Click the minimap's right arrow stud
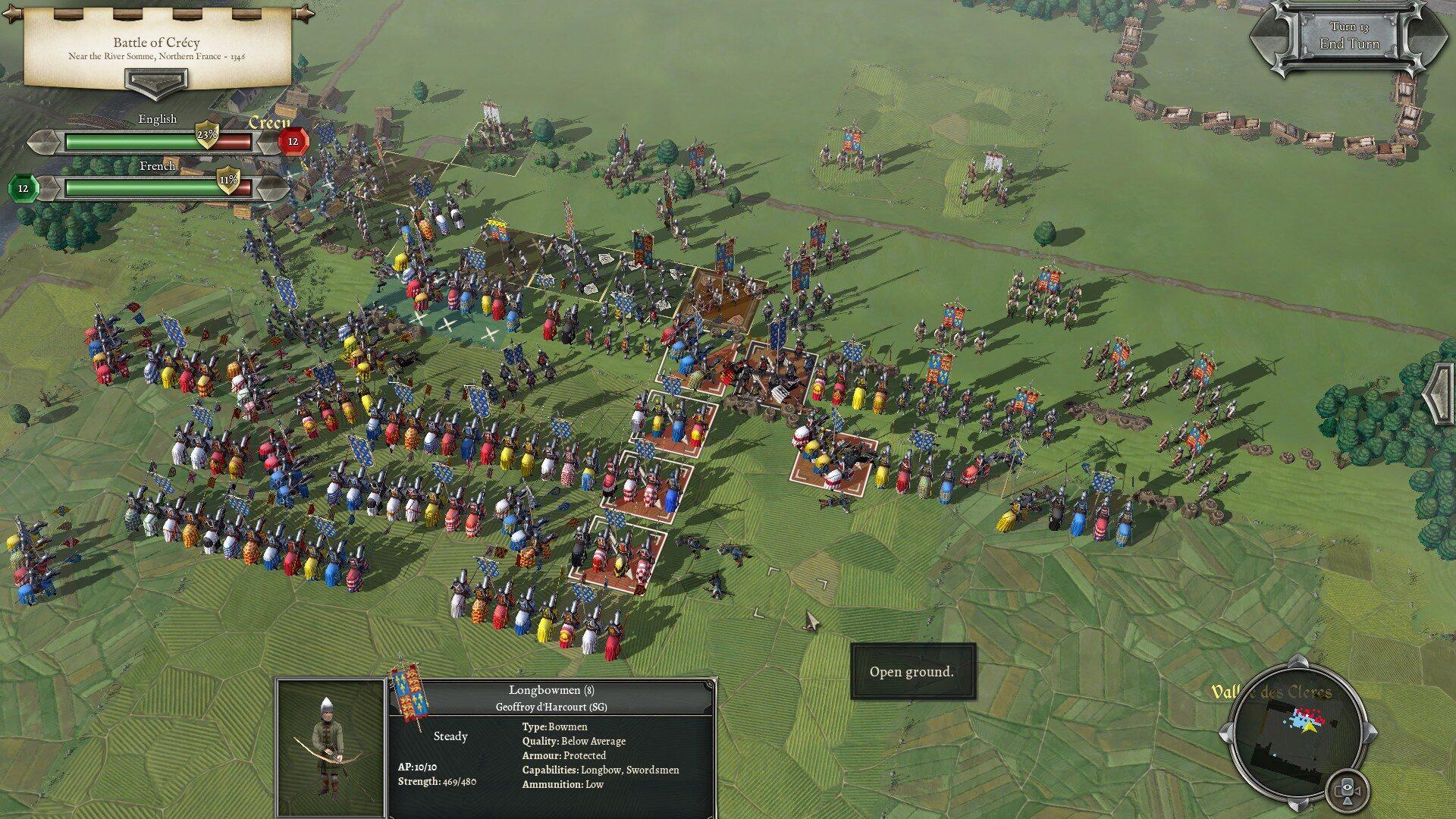Viewport: 1456px width, 819px height. (x=1370, y=733)
